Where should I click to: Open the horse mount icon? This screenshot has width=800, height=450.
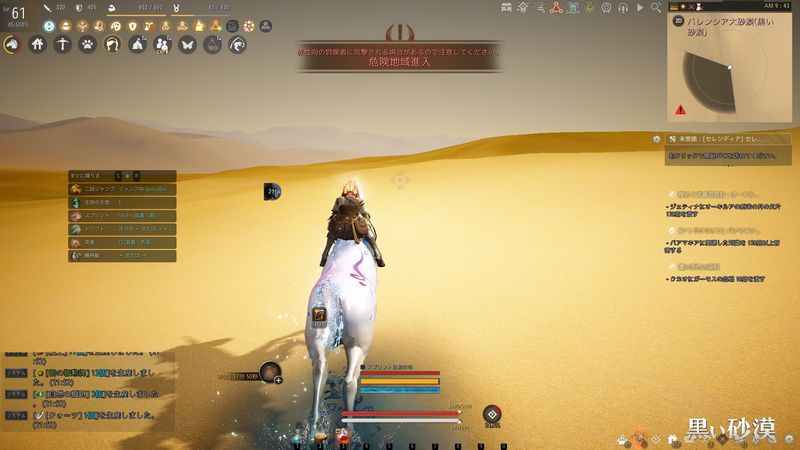[13, 44]
